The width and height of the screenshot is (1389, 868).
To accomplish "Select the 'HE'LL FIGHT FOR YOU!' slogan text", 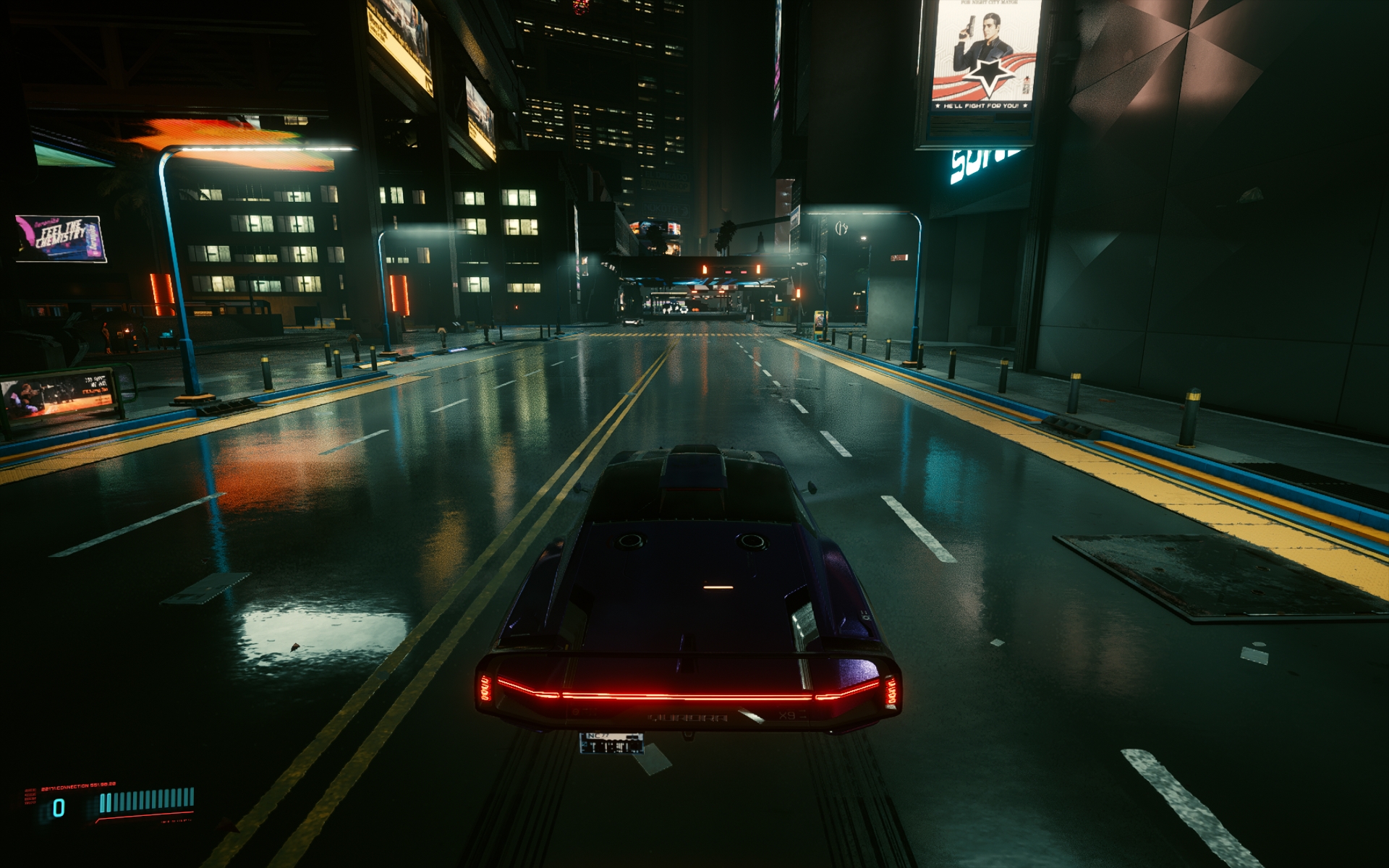I will (982, 105).
